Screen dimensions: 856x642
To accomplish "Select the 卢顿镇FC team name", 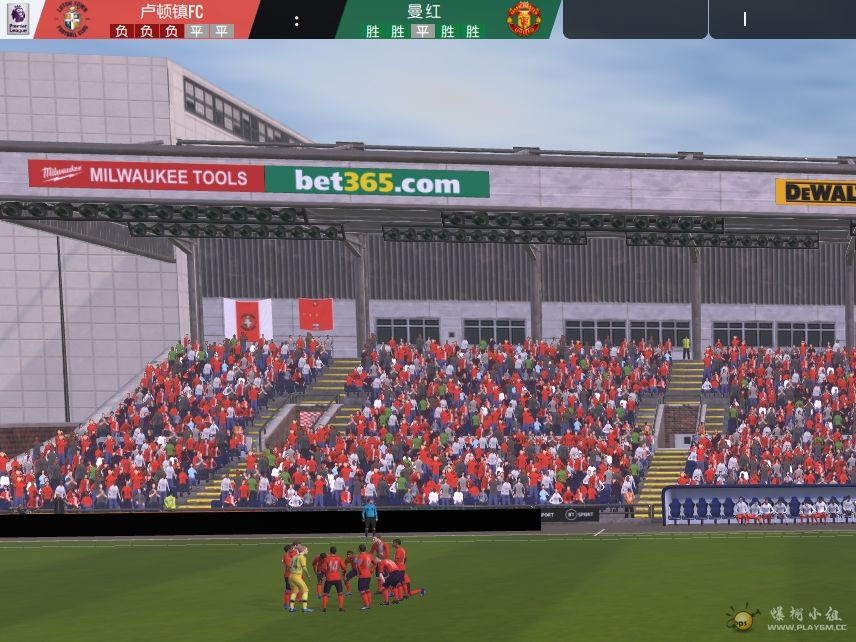I will click(171, 12).
